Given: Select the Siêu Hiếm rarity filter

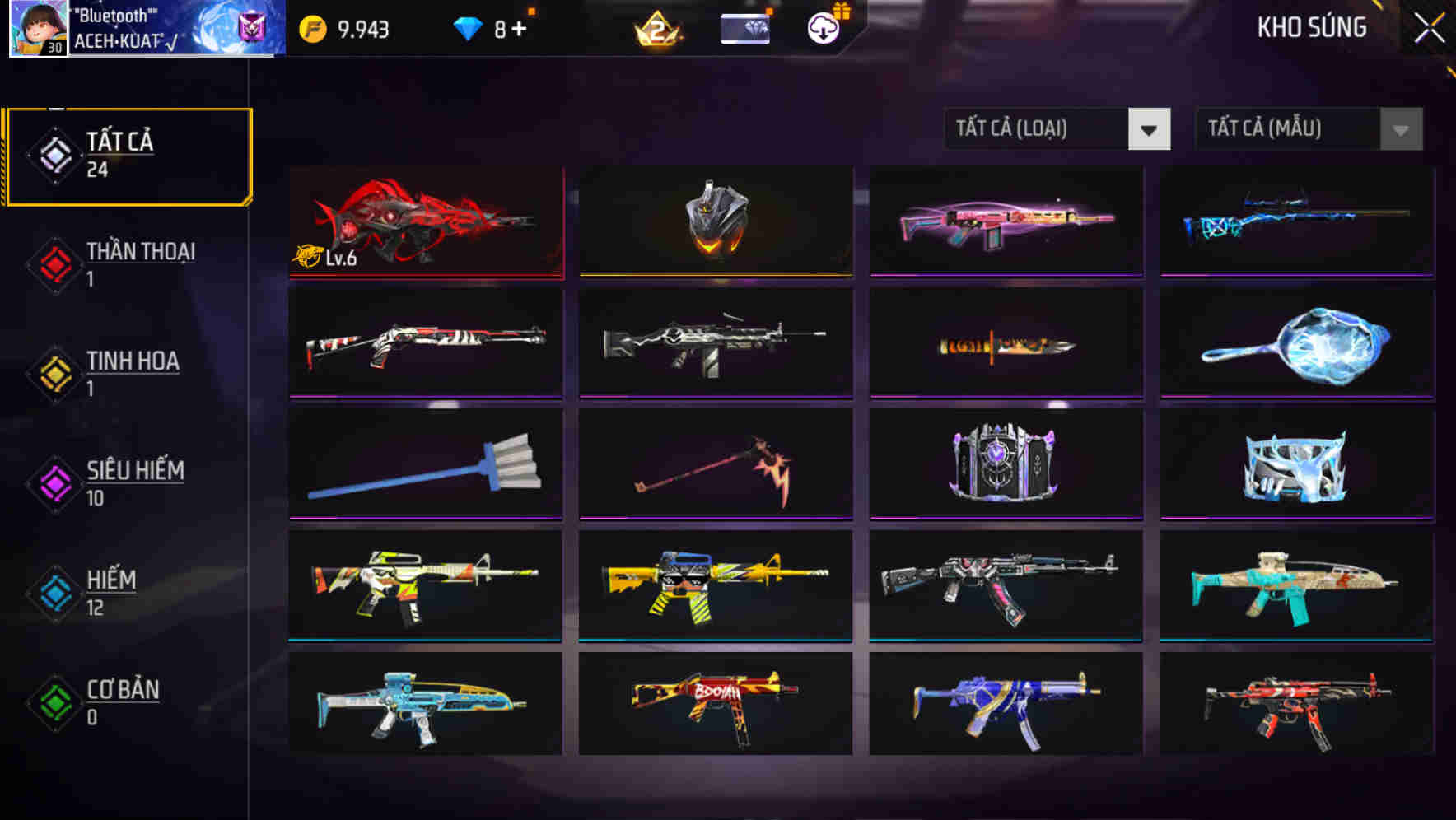Looking at the screenshot, I should [128, 482].
